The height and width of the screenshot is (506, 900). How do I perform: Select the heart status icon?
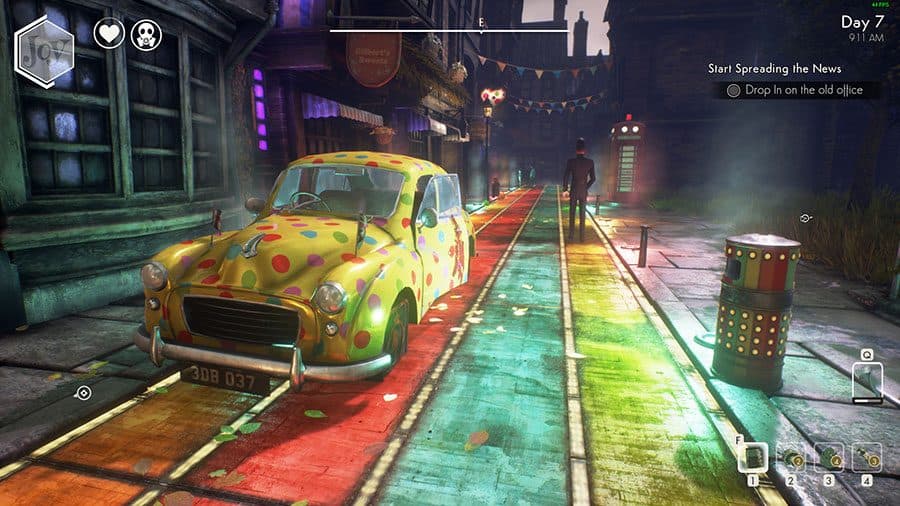(109, 34)
